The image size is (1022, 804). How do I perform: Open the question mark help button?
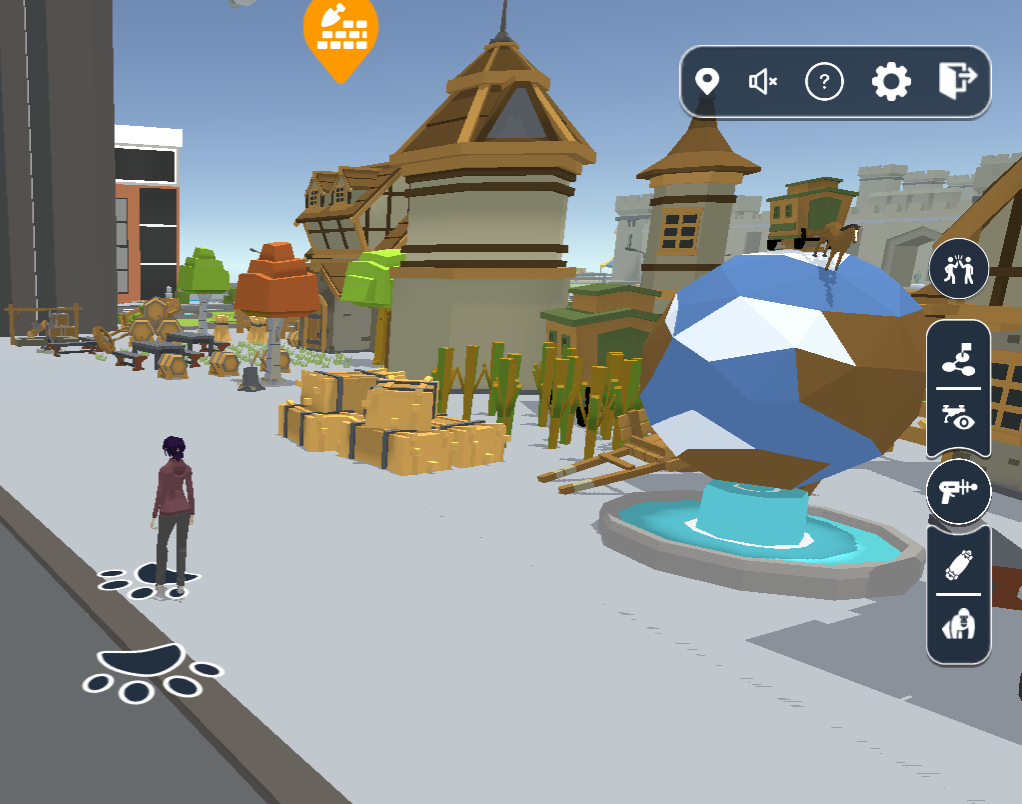824,82
